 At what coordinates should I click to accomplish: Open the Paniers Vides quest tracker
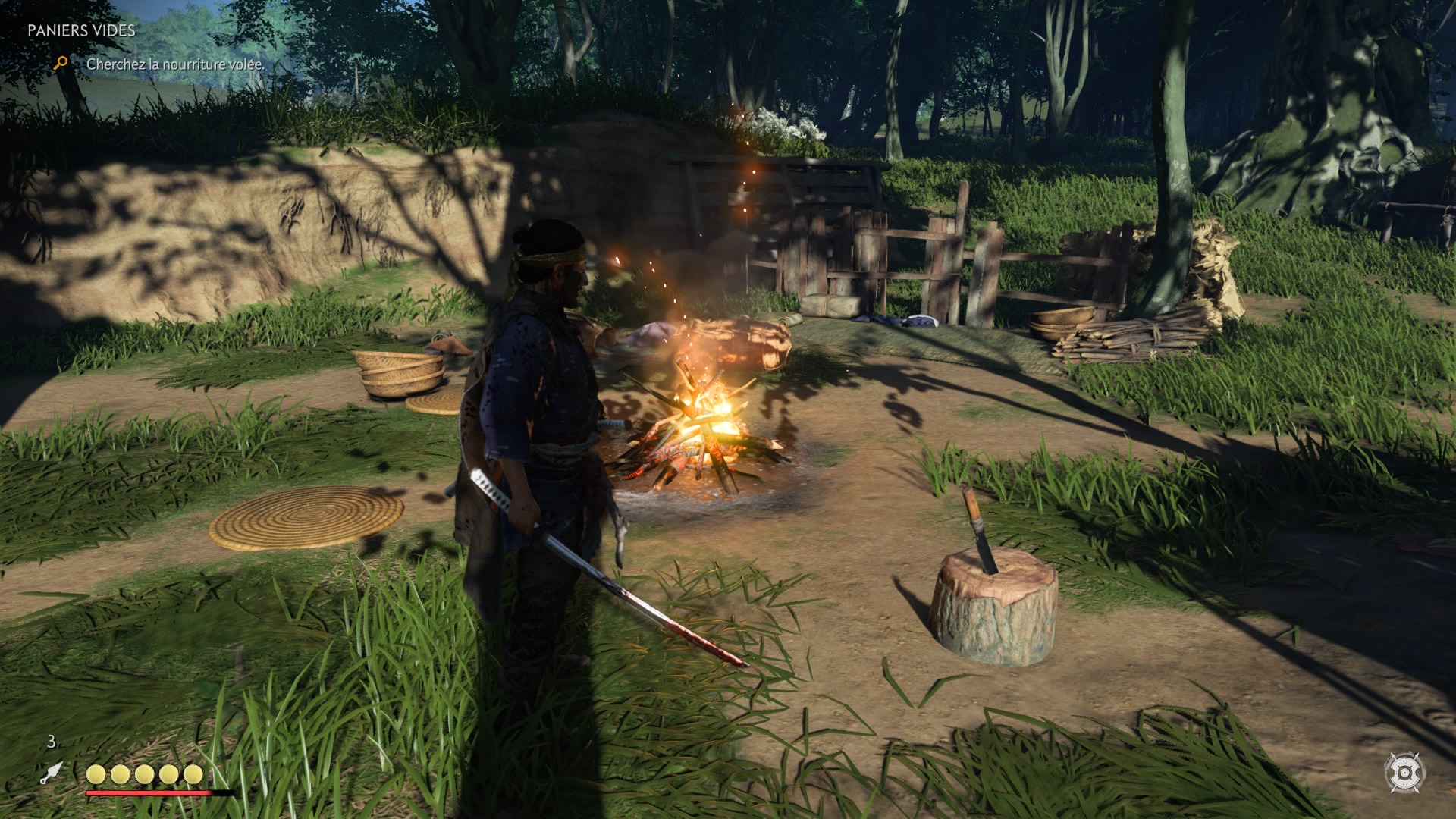(x=81, y=31)
